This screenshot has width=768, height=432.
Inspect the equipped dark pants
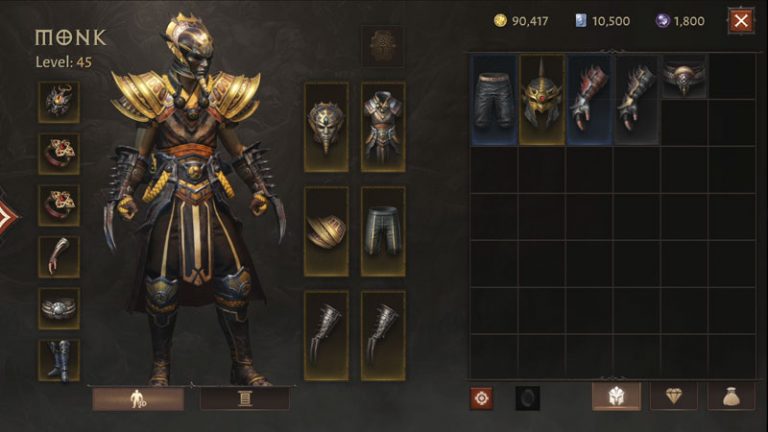(x=383, y=231)
